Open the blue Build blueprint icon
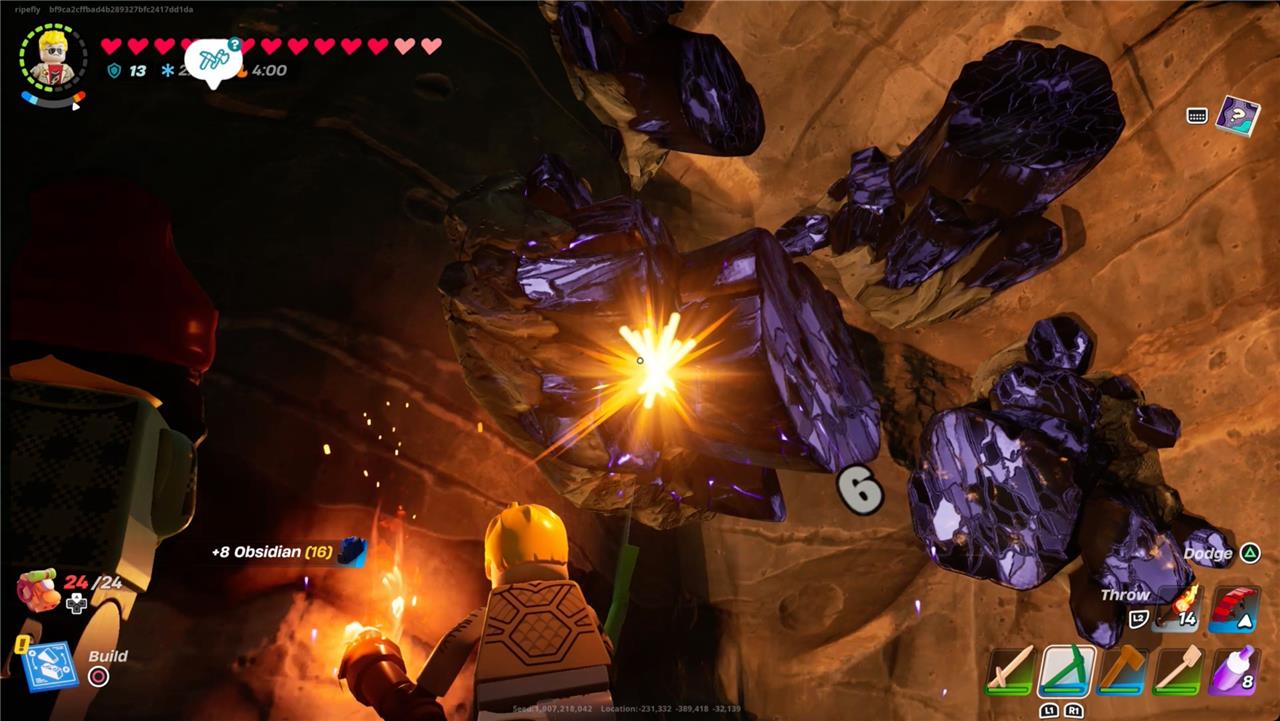This screenshot has width=1280, height=721. [x=46, y=666]
